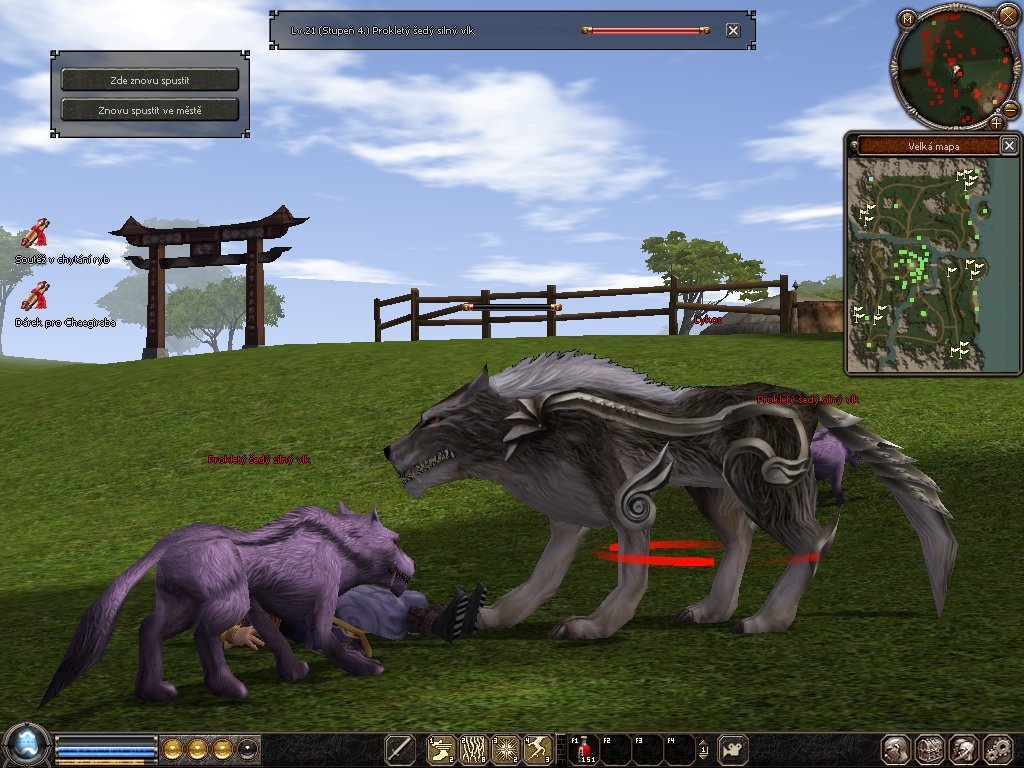
Task: Click the camera view icon on the taskbar
Action: pyautogui.click(x=735, y=749)
